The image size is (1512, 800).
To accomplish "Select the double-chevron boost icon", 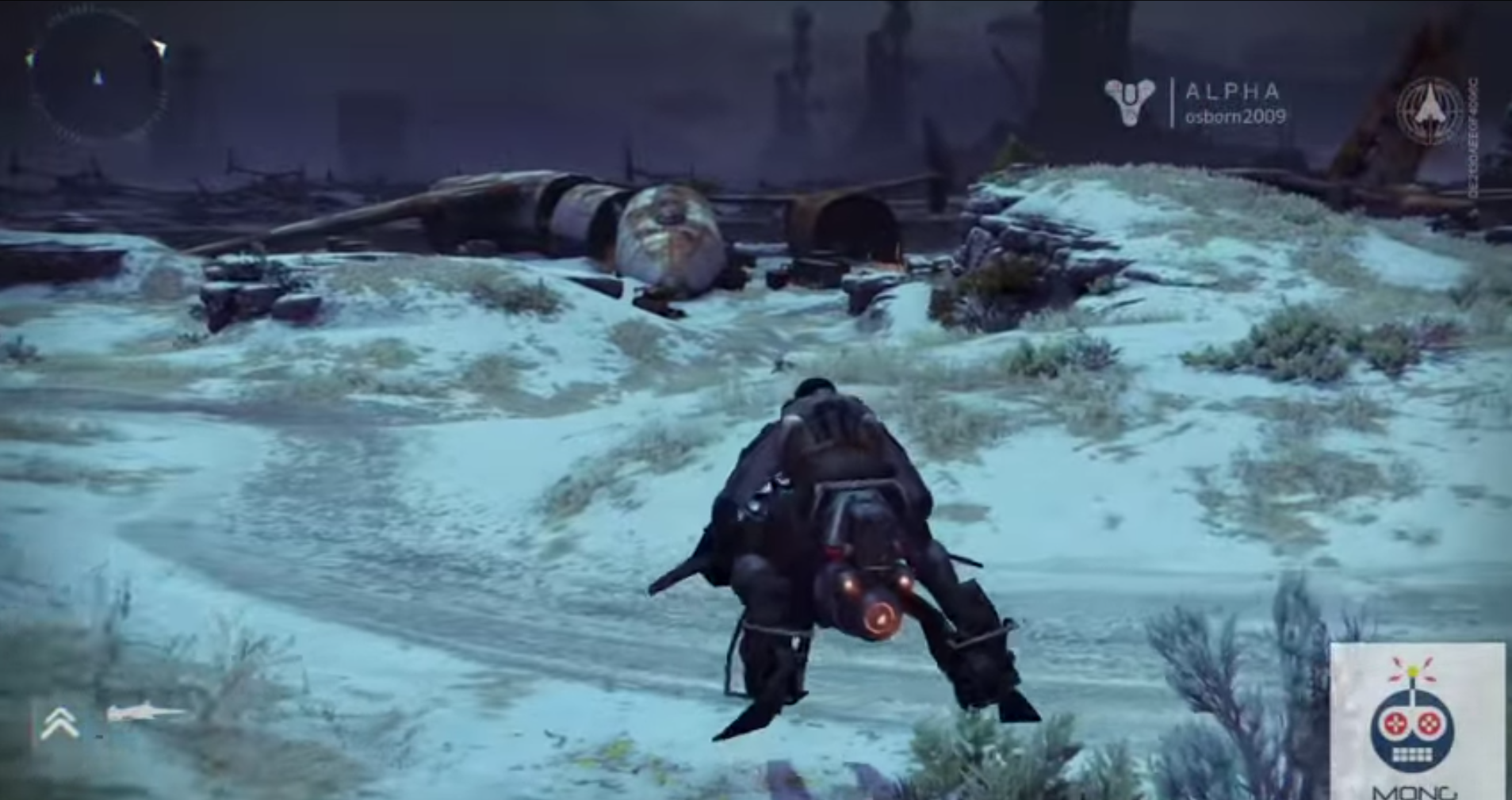I will [x=60, y=722].
